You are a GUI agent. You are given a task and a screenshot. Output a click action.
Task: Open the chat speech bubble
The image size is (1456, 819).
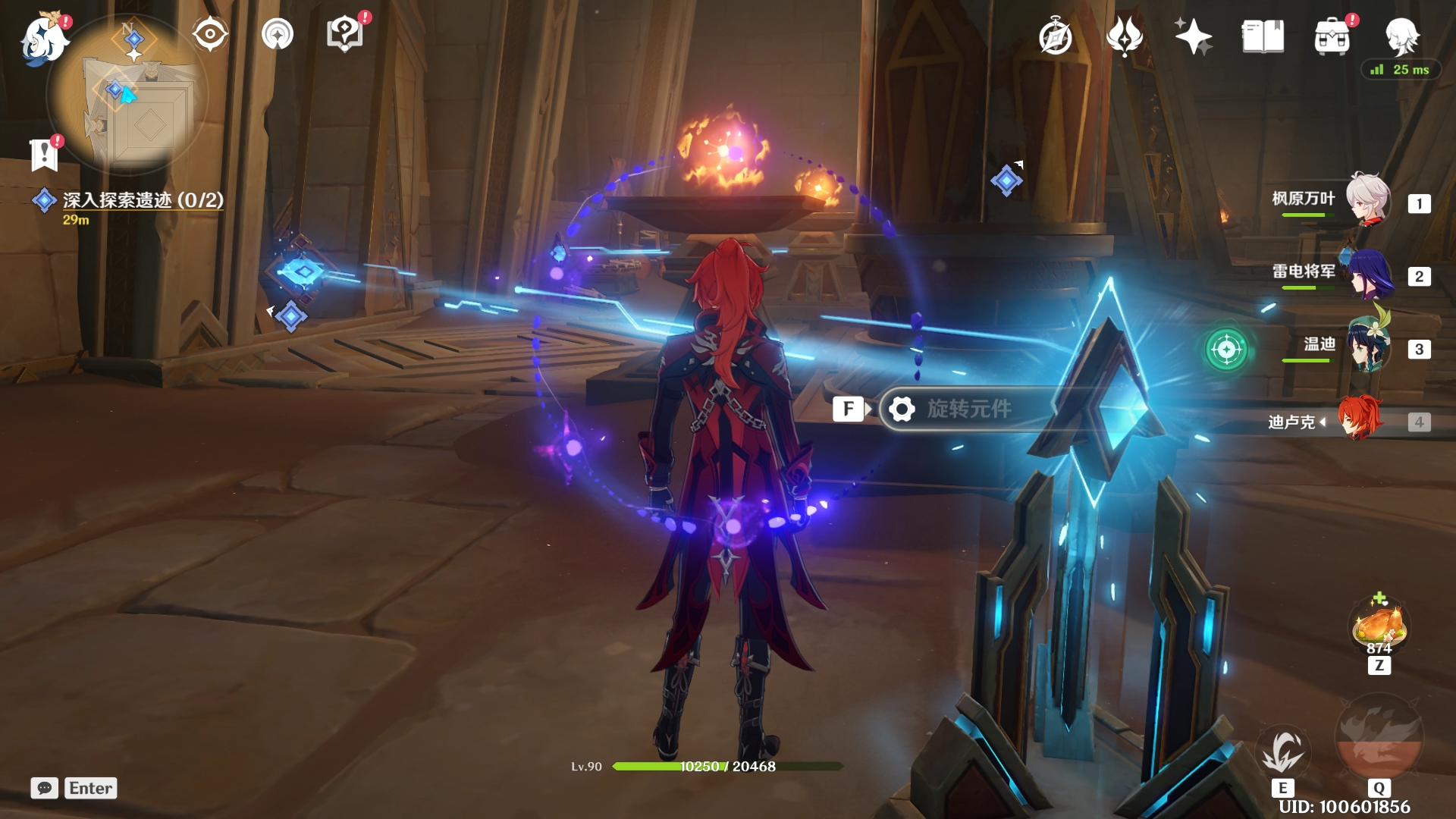coord(45,788)
